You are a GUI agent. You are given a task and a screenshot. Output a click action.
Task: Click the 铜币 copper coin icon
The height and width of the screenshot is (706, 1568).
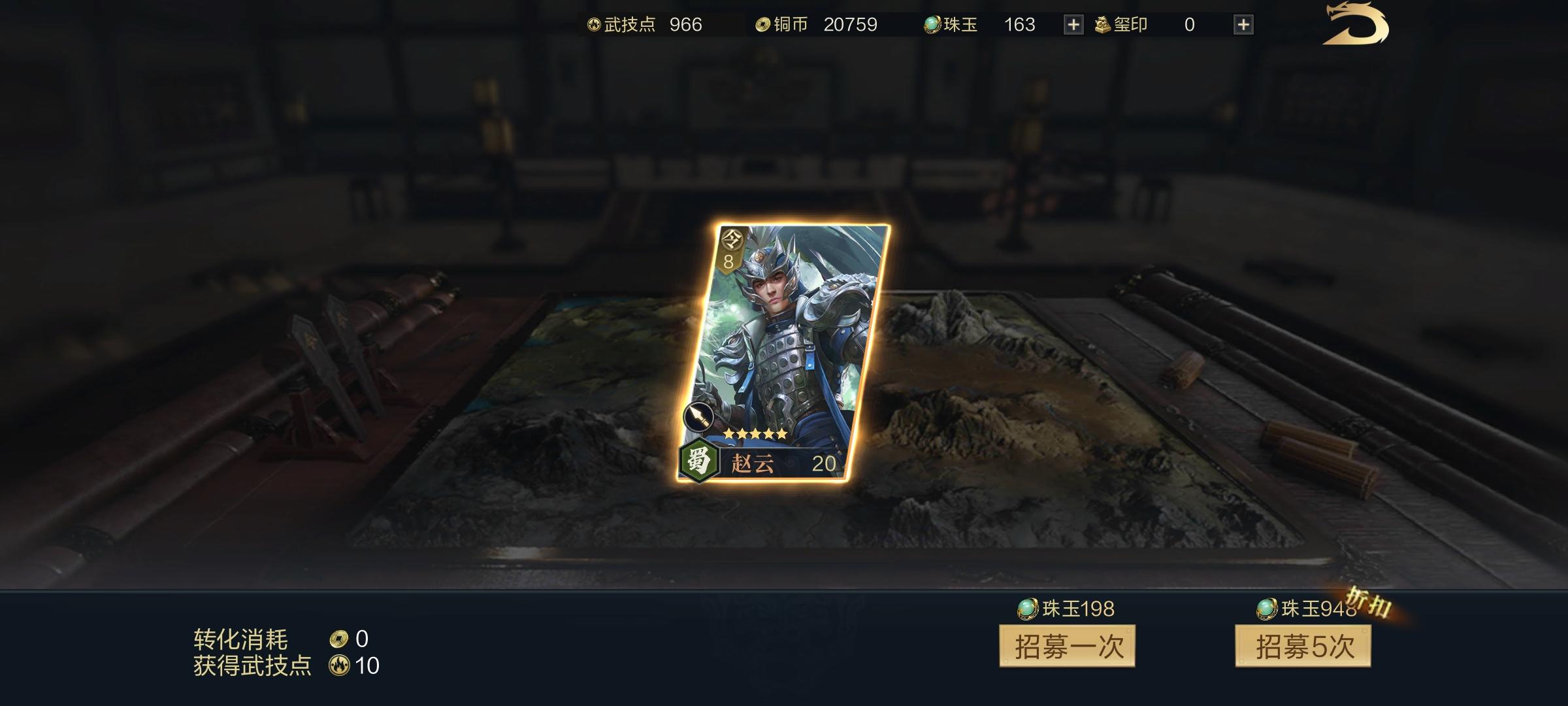[x=763, y=24]
